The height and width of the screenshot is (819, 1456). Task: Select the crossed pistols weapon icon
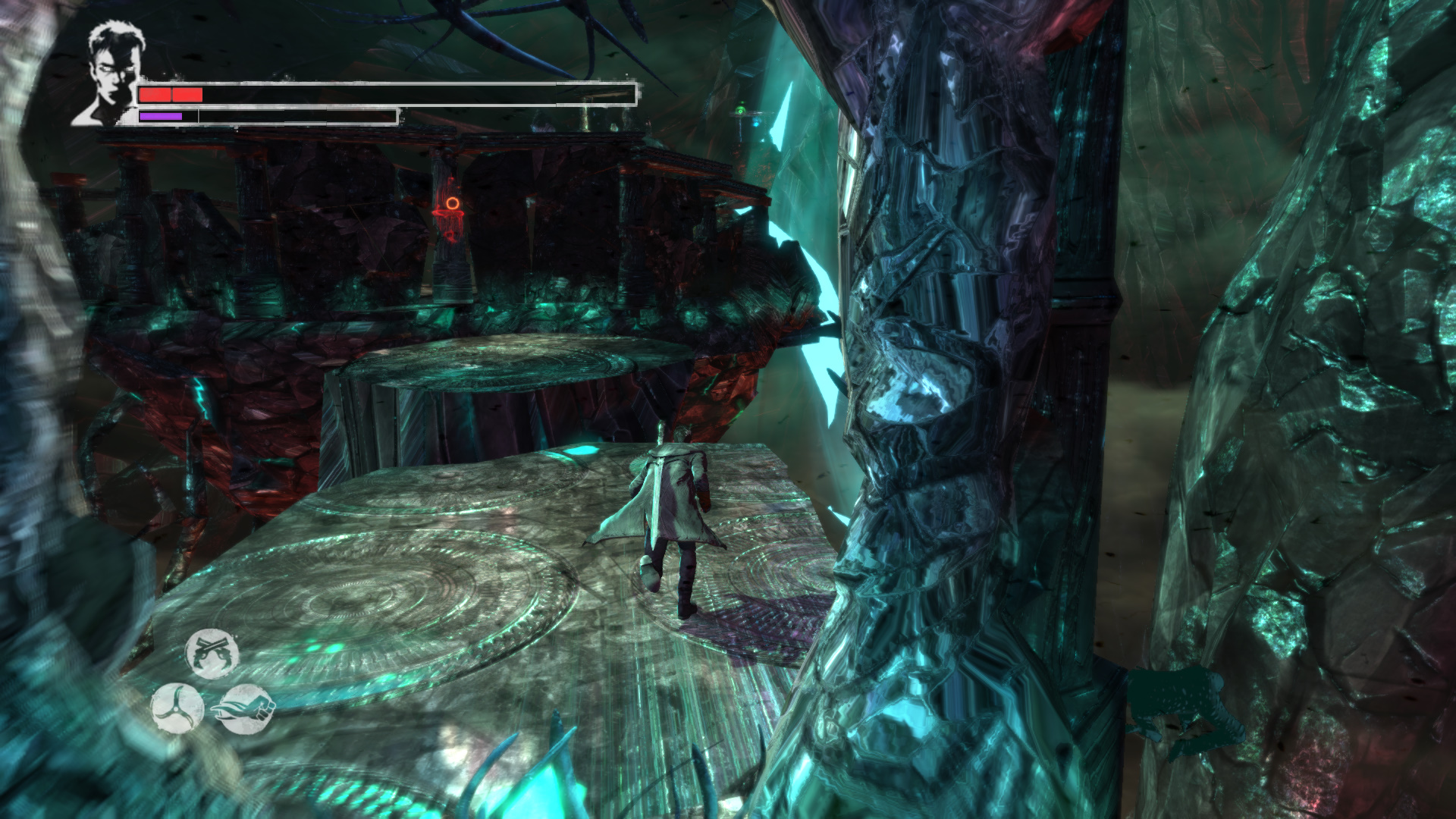tap(212, 654)
